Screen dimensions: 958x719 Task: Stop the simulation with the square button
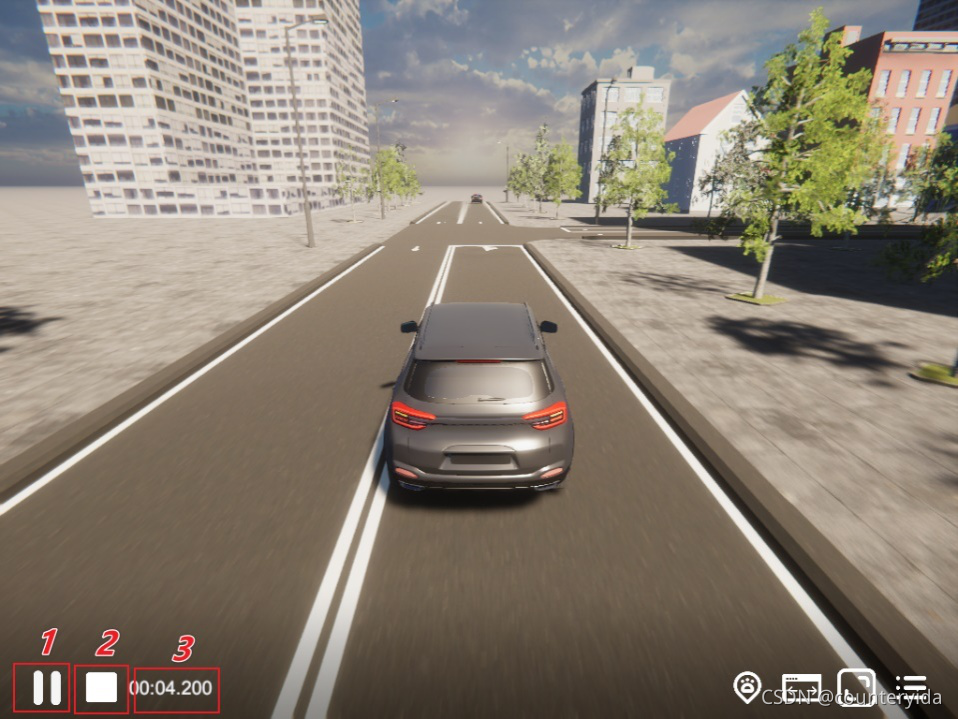coord(101,688)
